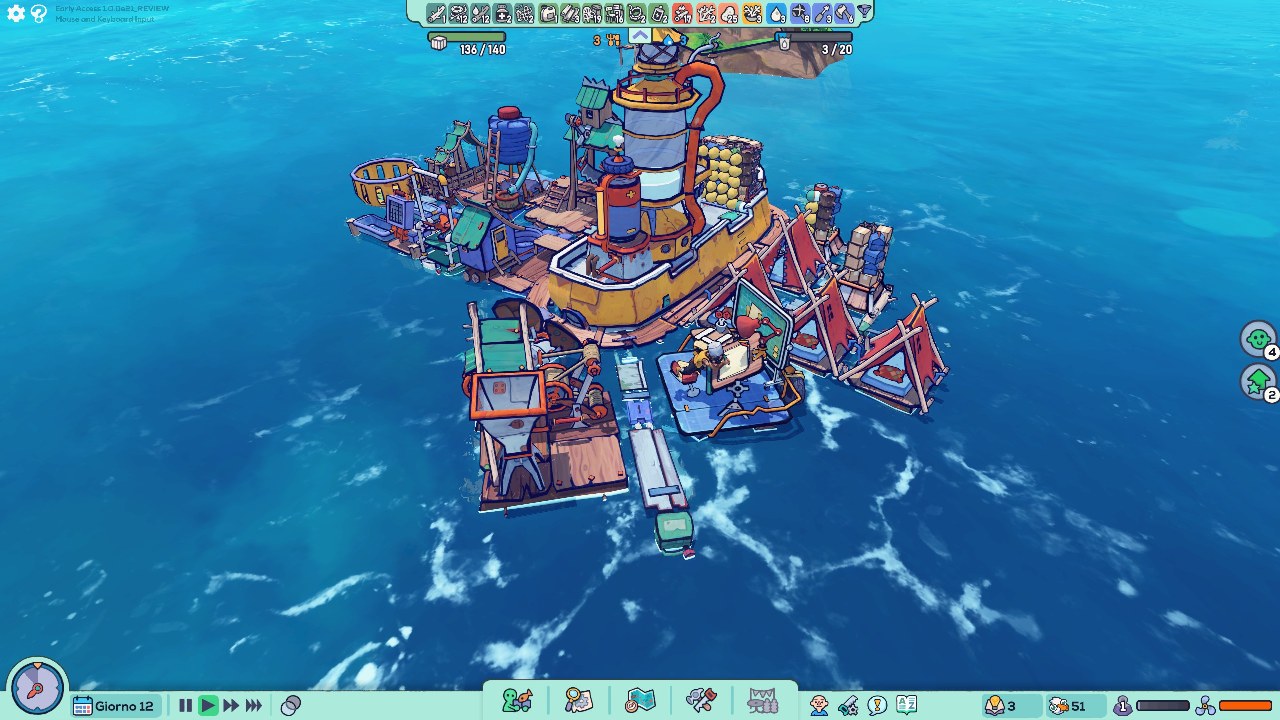Toggle the overlapping circles overlay button
This screenshot has height=720, width=1280.
[291, 706]
